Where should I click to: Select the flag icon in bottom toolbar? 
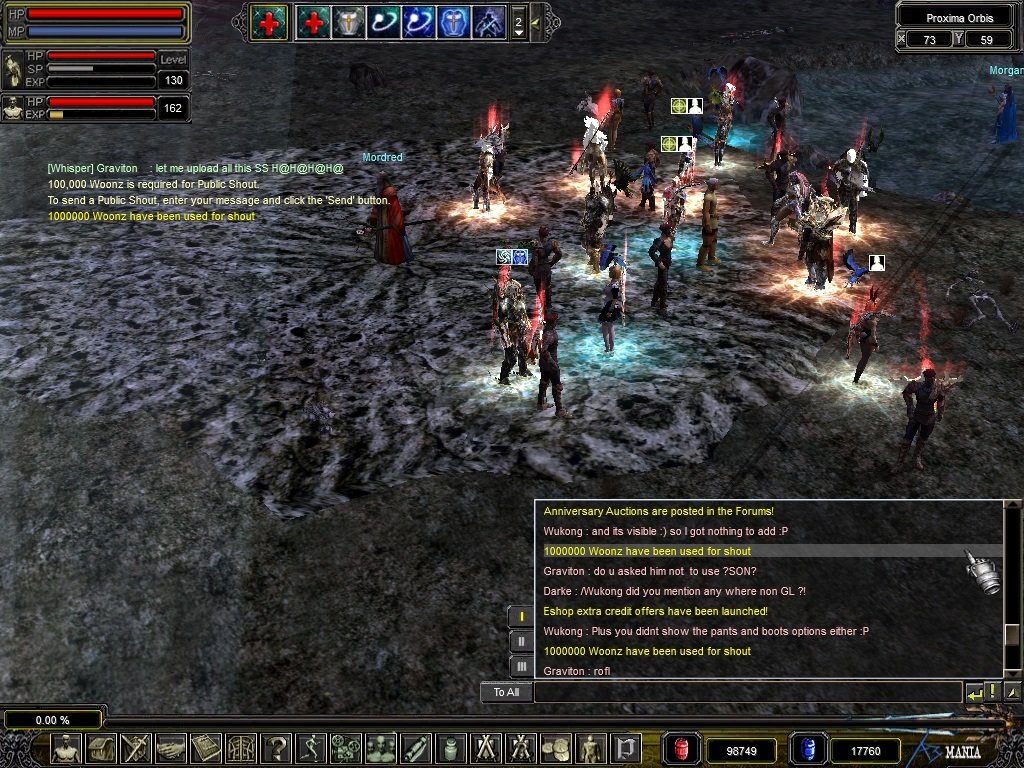coord(626,748)
